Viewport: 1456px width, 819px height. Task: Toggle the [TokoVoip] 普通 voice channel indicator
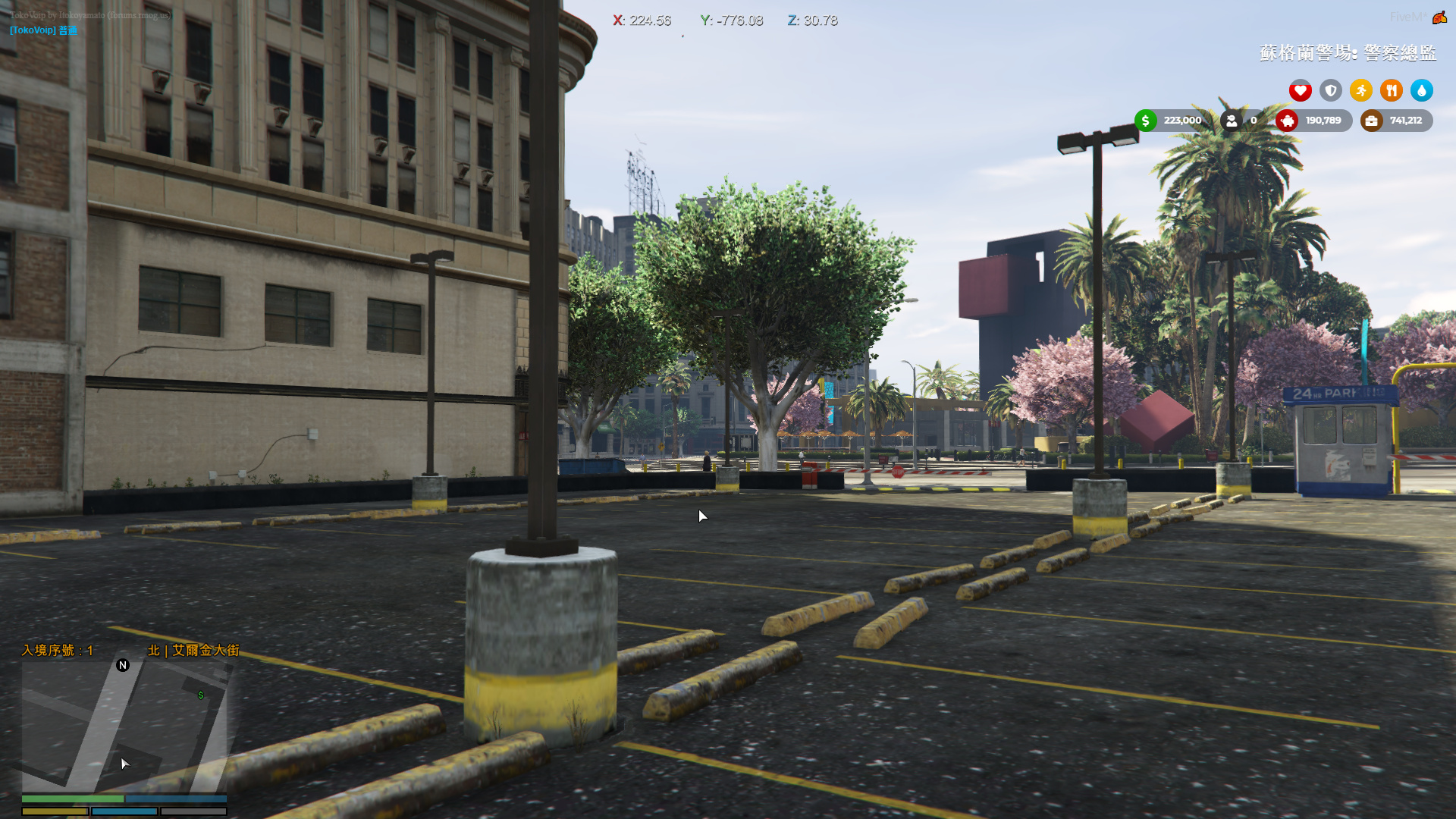click(42, 30)
